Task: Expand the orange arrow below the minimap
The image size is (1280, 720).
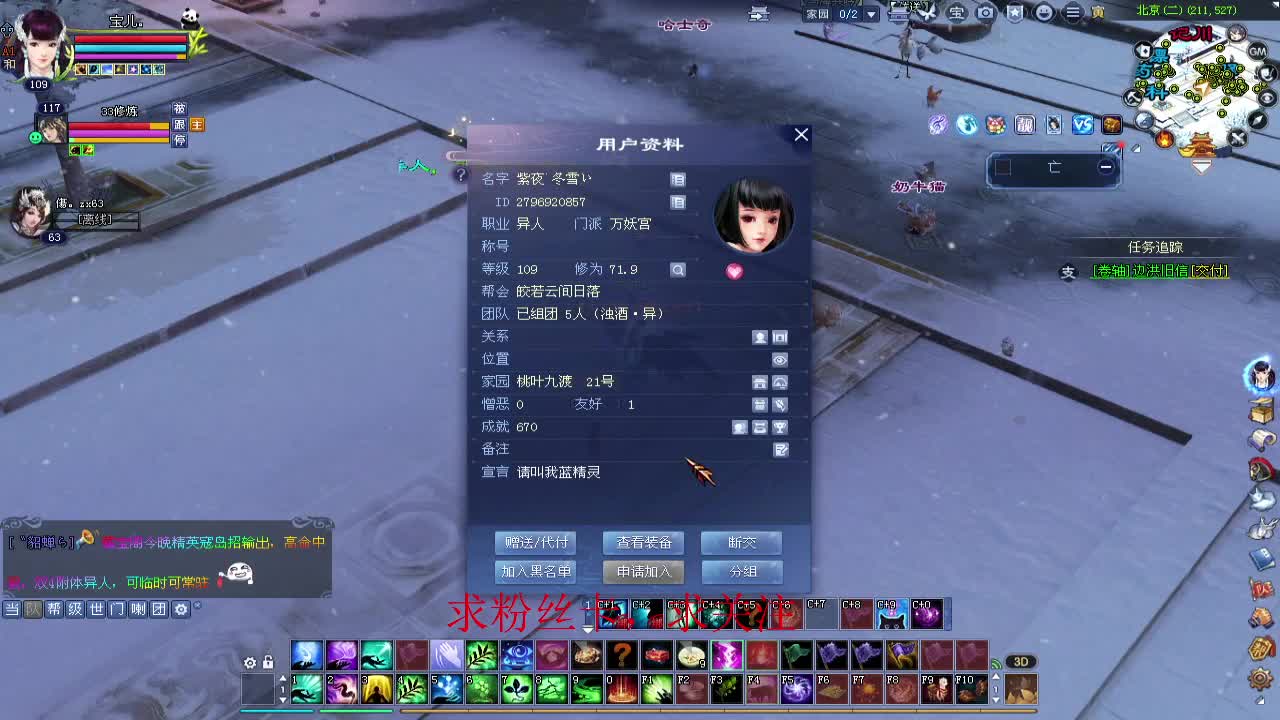Action: click(1202, 166)
